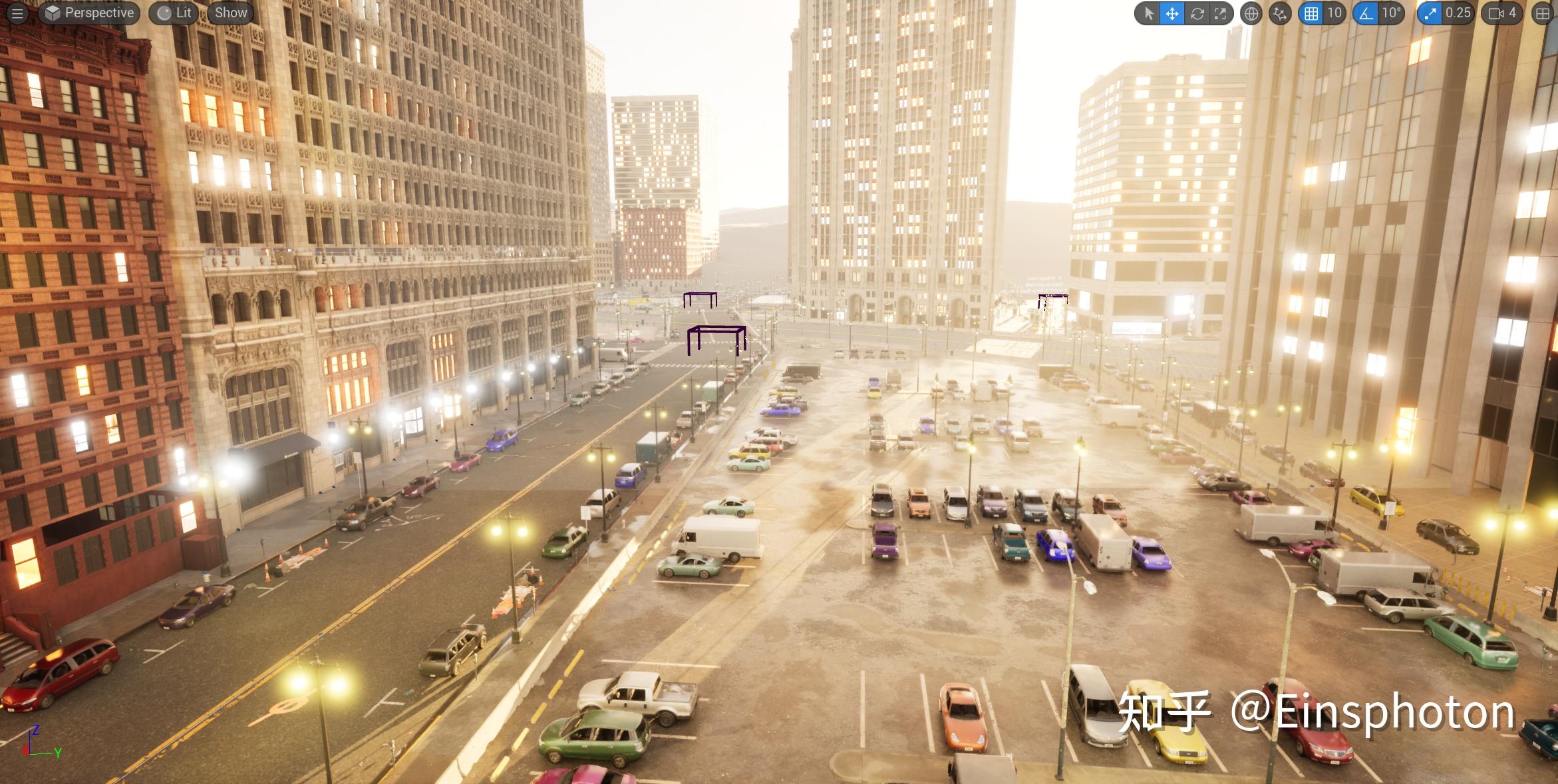Open the surface snapping options

[1280, 13]
